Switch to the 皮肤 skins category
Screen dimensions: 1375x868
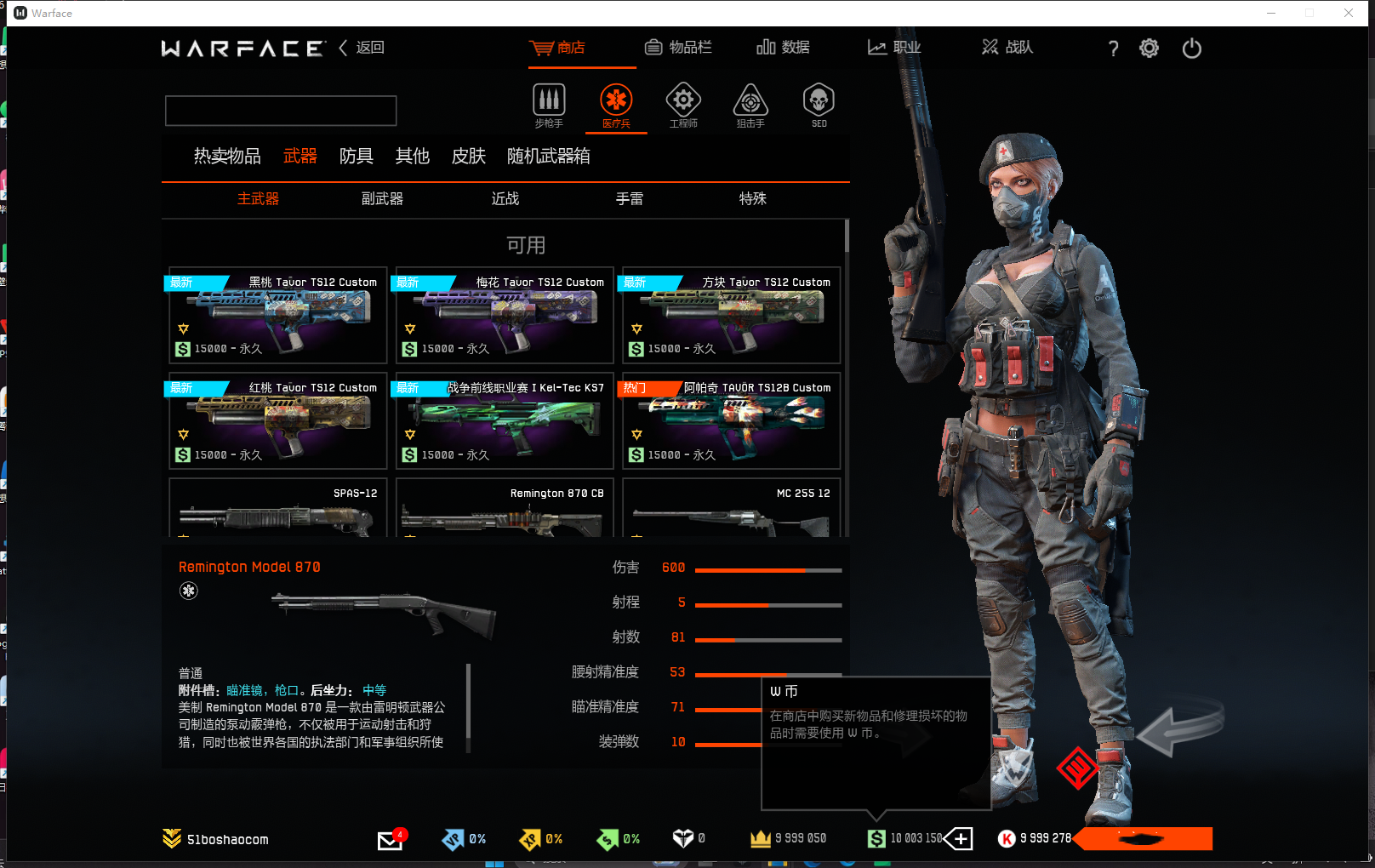pyautogui.click(x=468, y=157)
